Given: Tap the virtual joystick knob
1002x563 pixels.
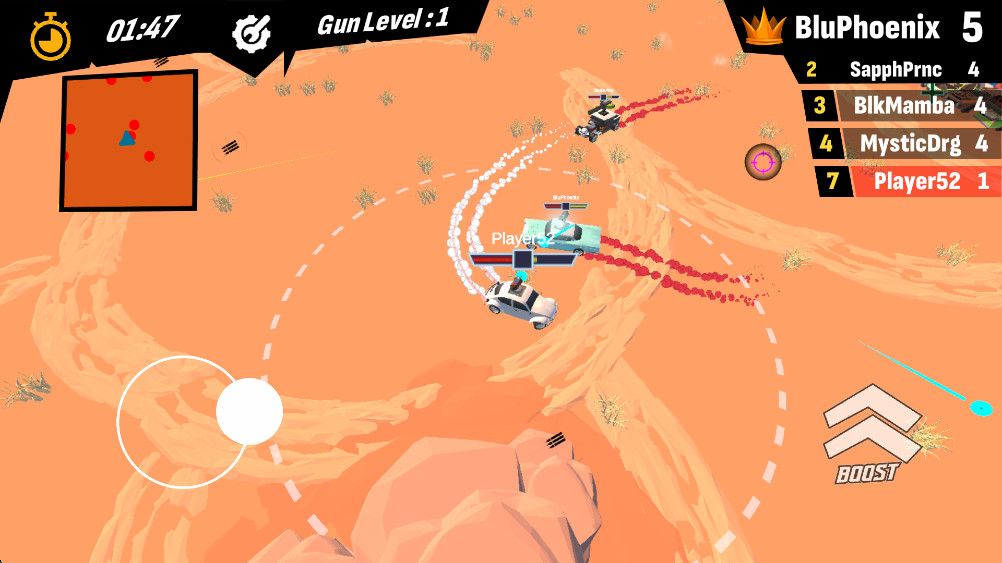Looking at the screenshot, I should 249,411.
